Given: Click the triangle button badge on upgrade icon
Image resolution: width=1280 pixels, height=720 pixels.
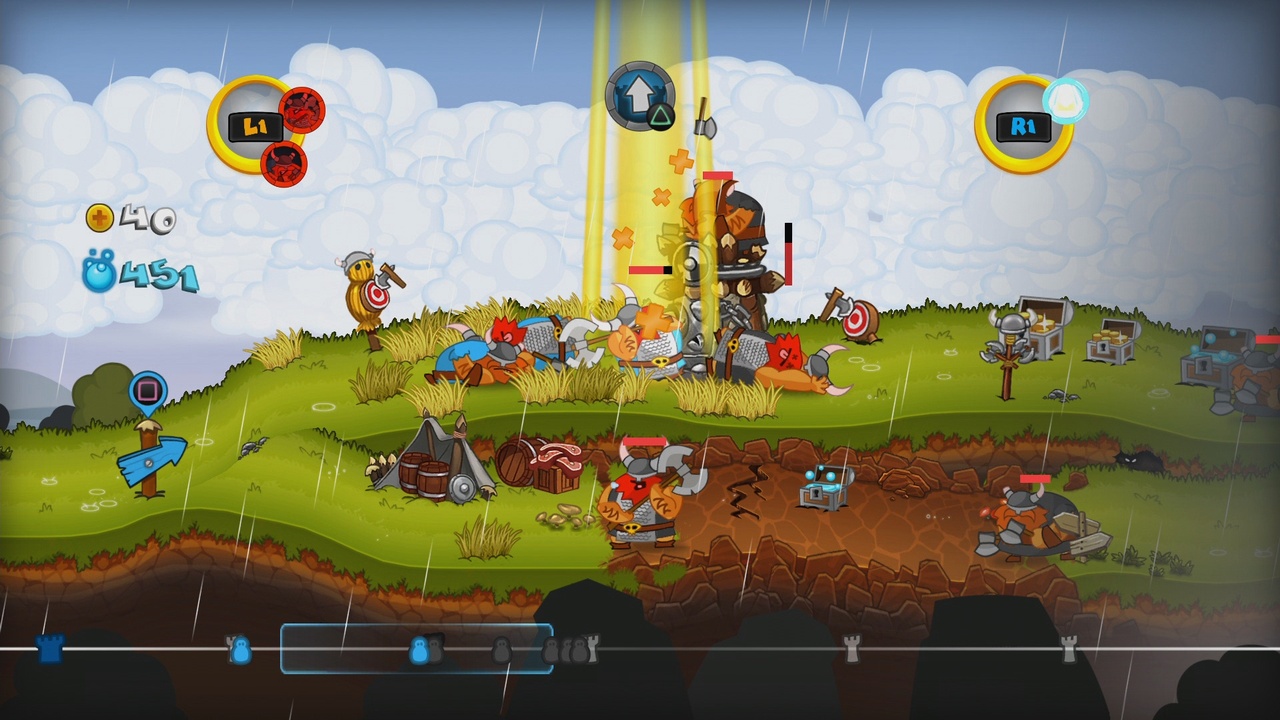Looking at the screenshot, I should (660, 119).
